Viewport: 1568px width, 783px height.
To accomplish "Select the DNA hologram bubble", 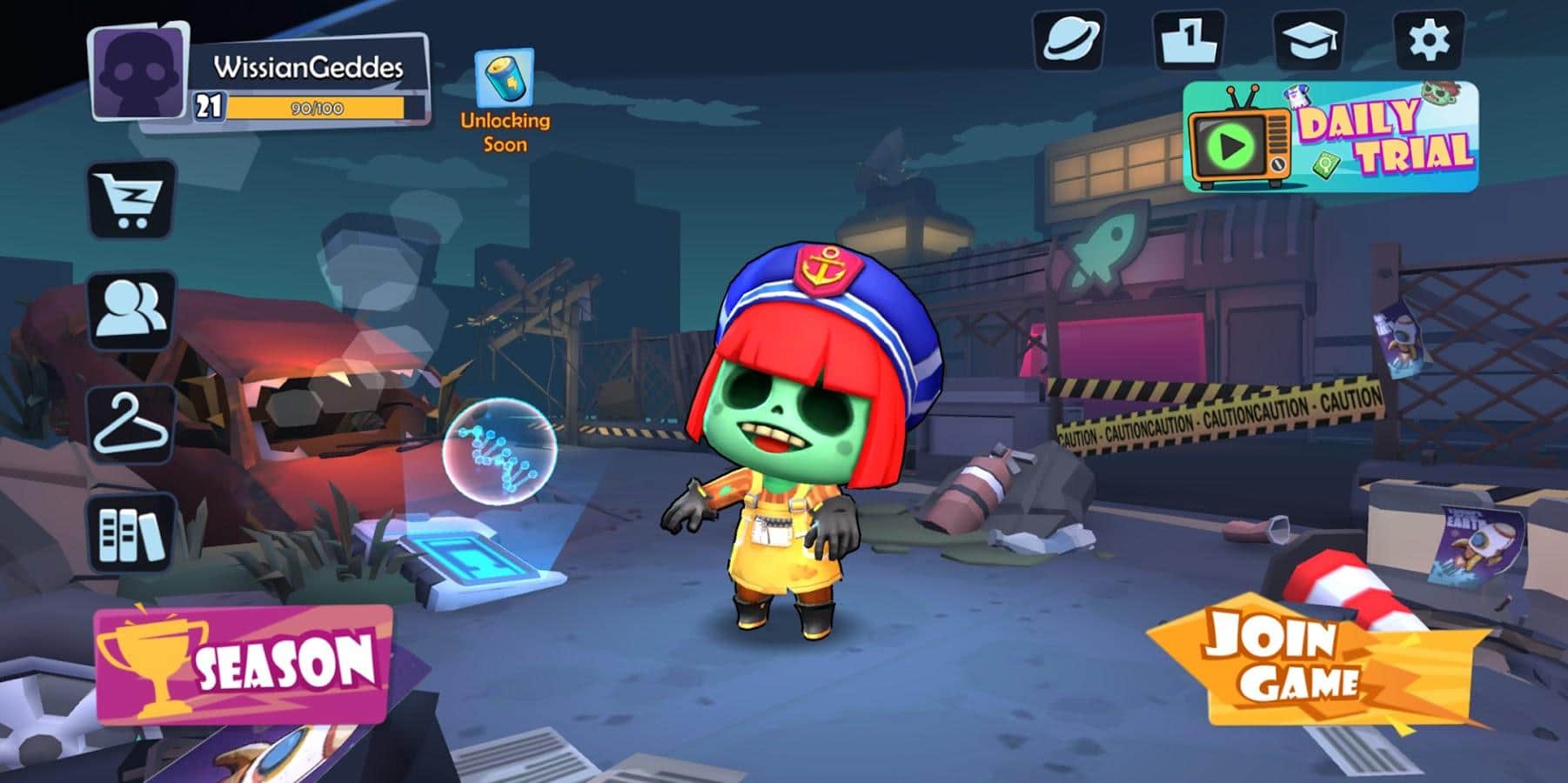I will 499,452.
